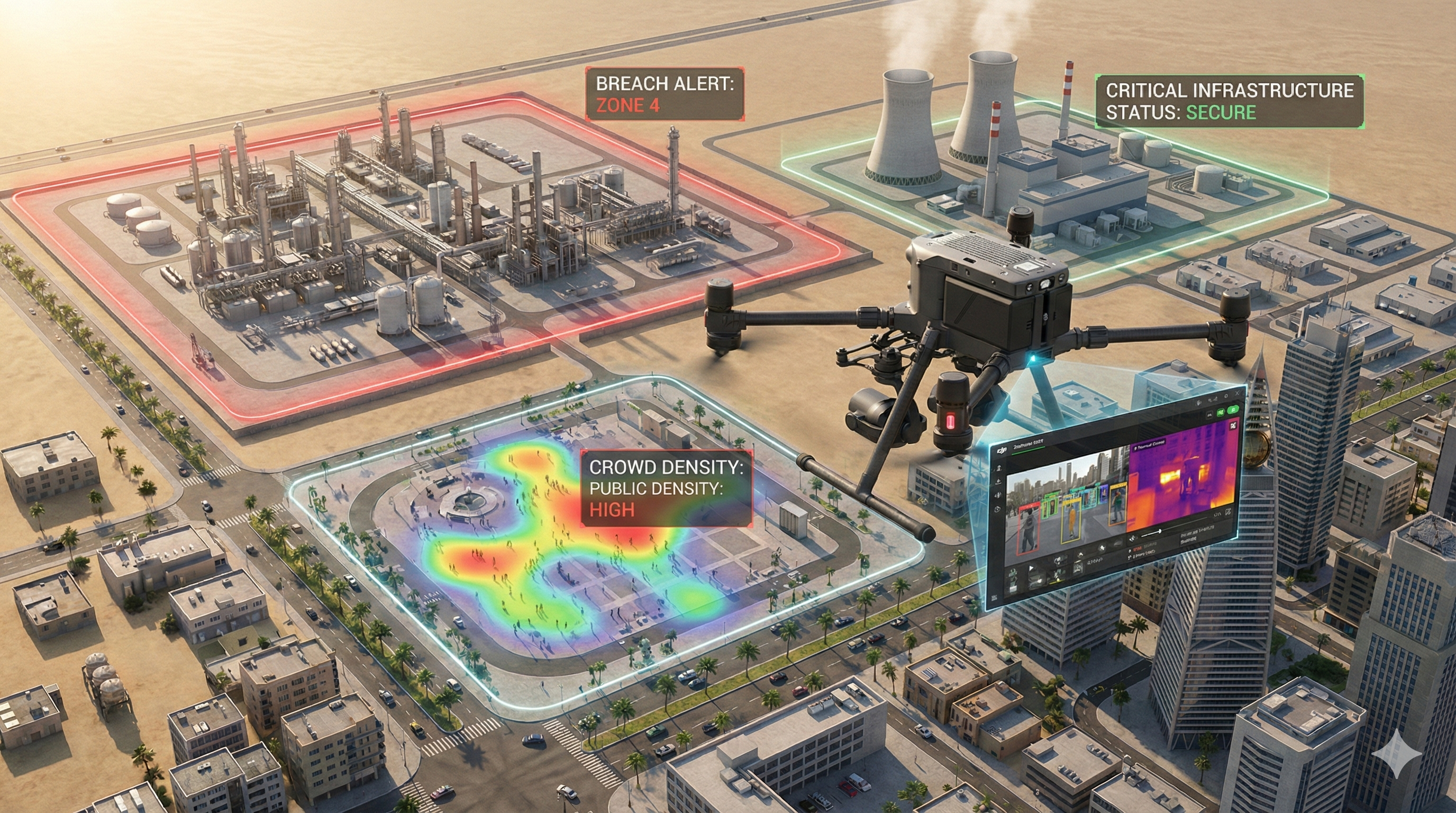This screenshot has width=1456, height=813.
Task: Select the red-boxed detected person
Action: tap(1029, 530)
